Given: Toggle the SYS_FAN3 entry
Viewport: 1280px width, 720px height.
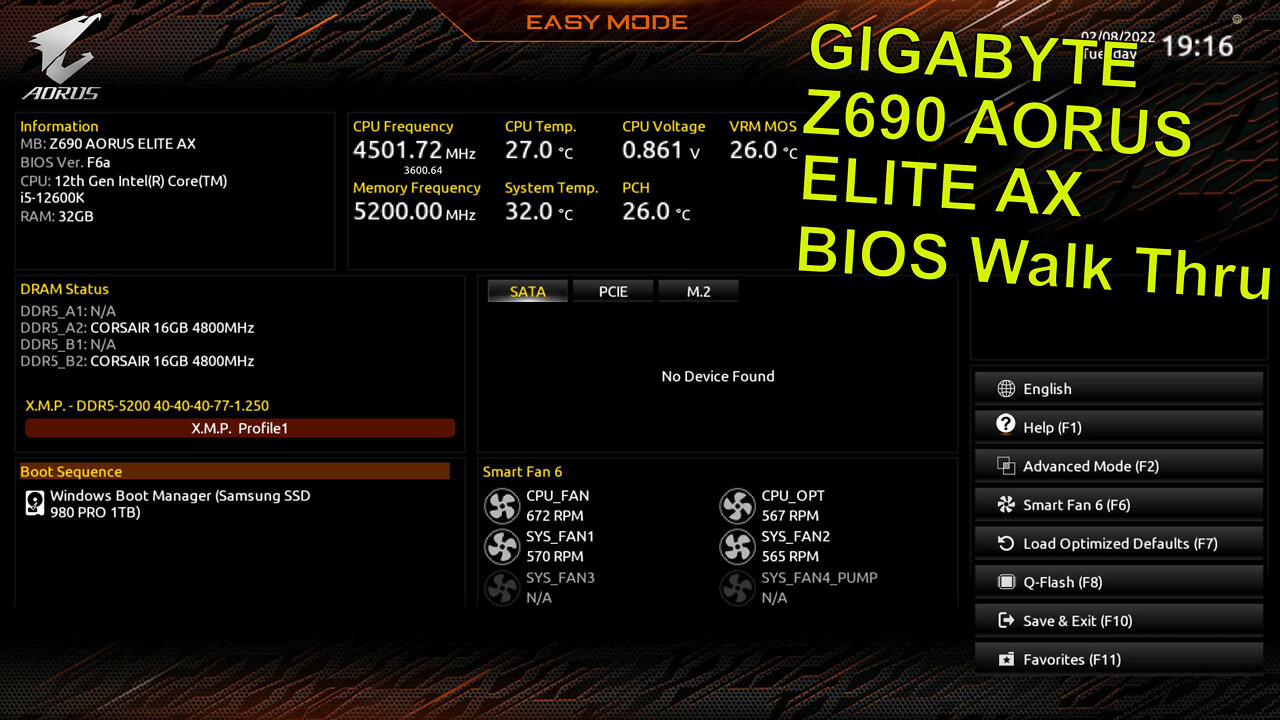Looking at the screenshot, I should (x=502, y=588).
